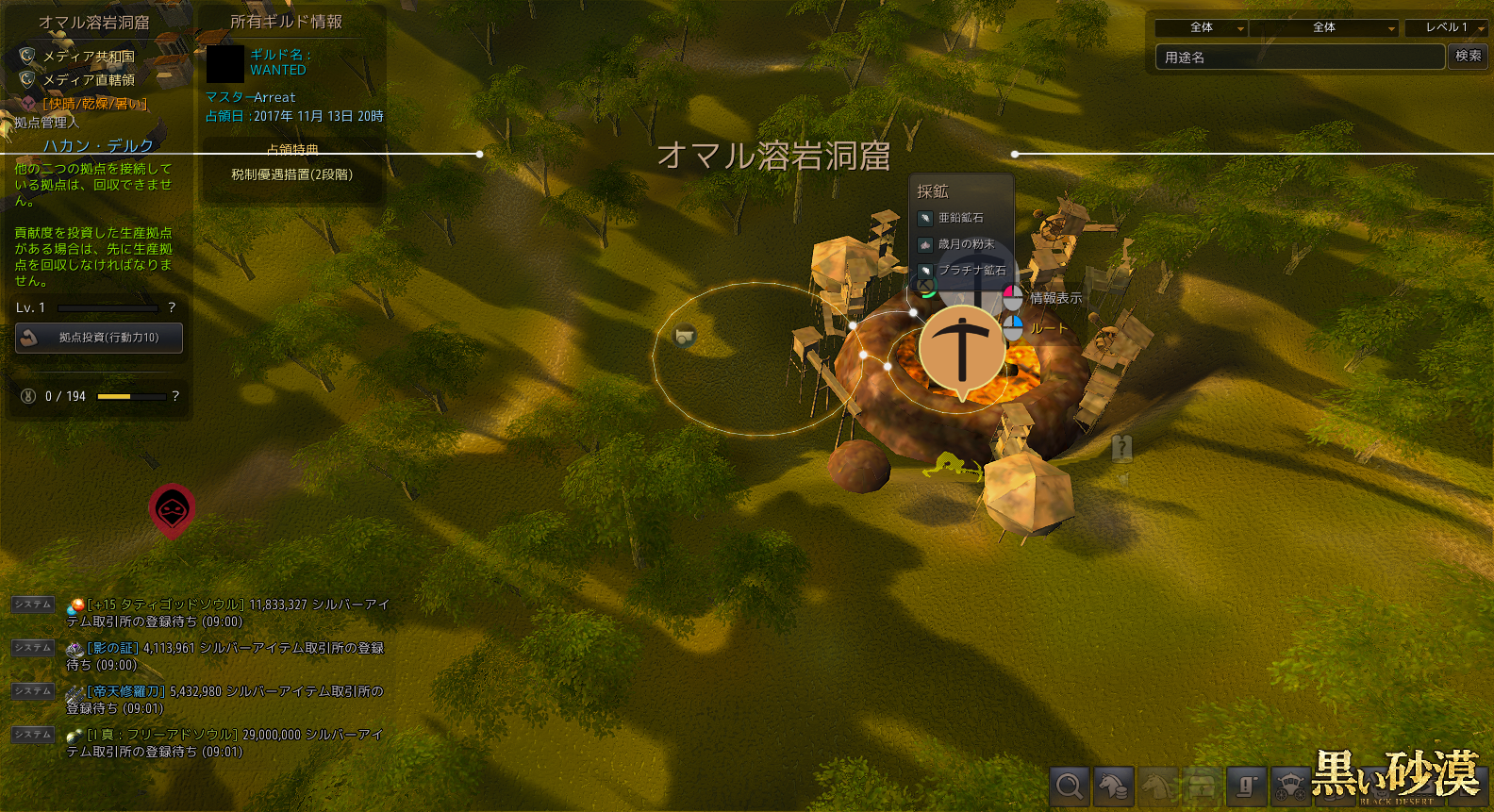
Task: Focus the 用途名 search input field
Action: pyautogui.click(x=1300, y=58)
